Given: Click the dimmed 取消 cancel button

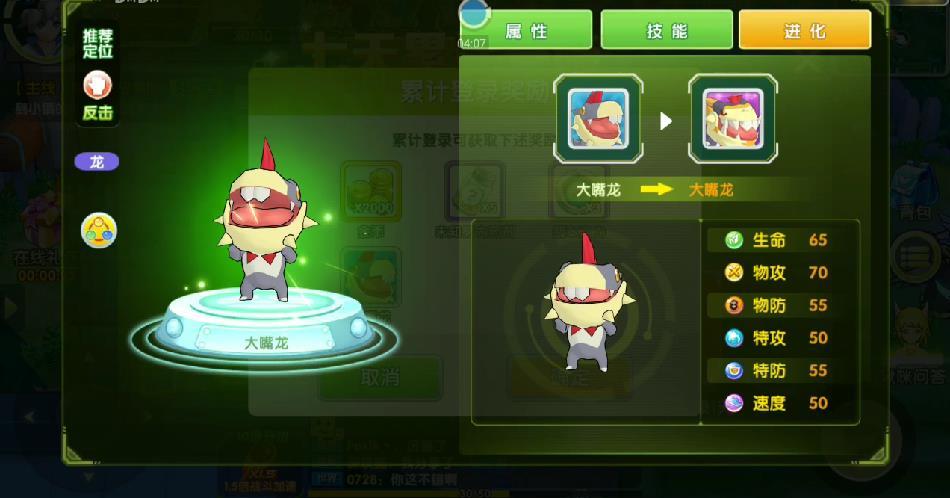Looking at the screenshot, I should tap(380, 377).
